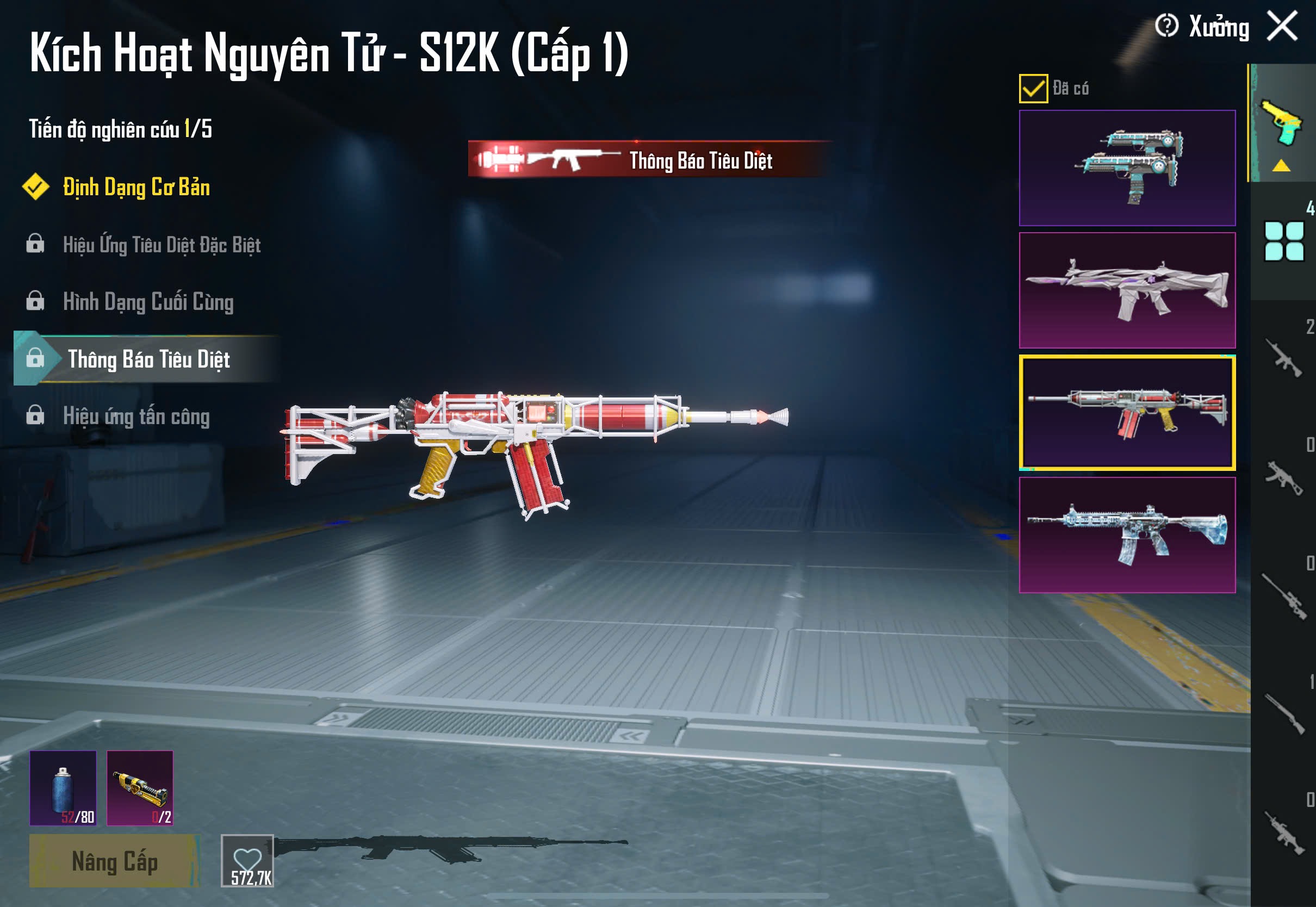Open the Xưởng help icon
Screen dimensions: 1316x907
point(1166,26)
